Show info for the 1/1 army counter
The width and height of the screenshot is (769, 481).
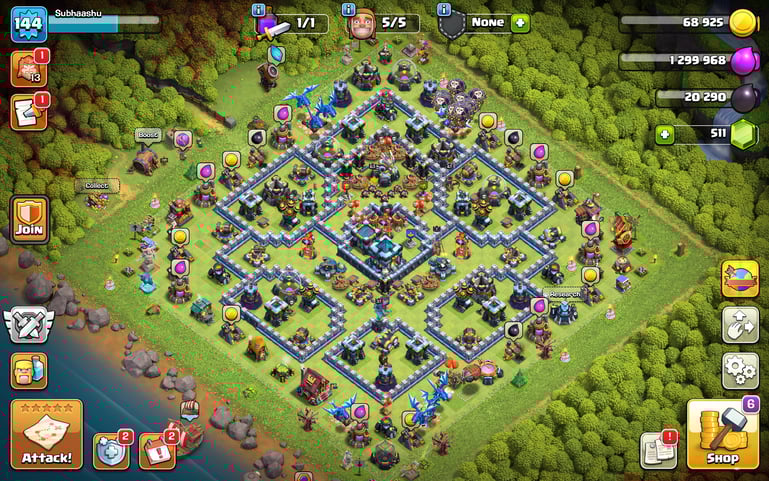point(258,9)
